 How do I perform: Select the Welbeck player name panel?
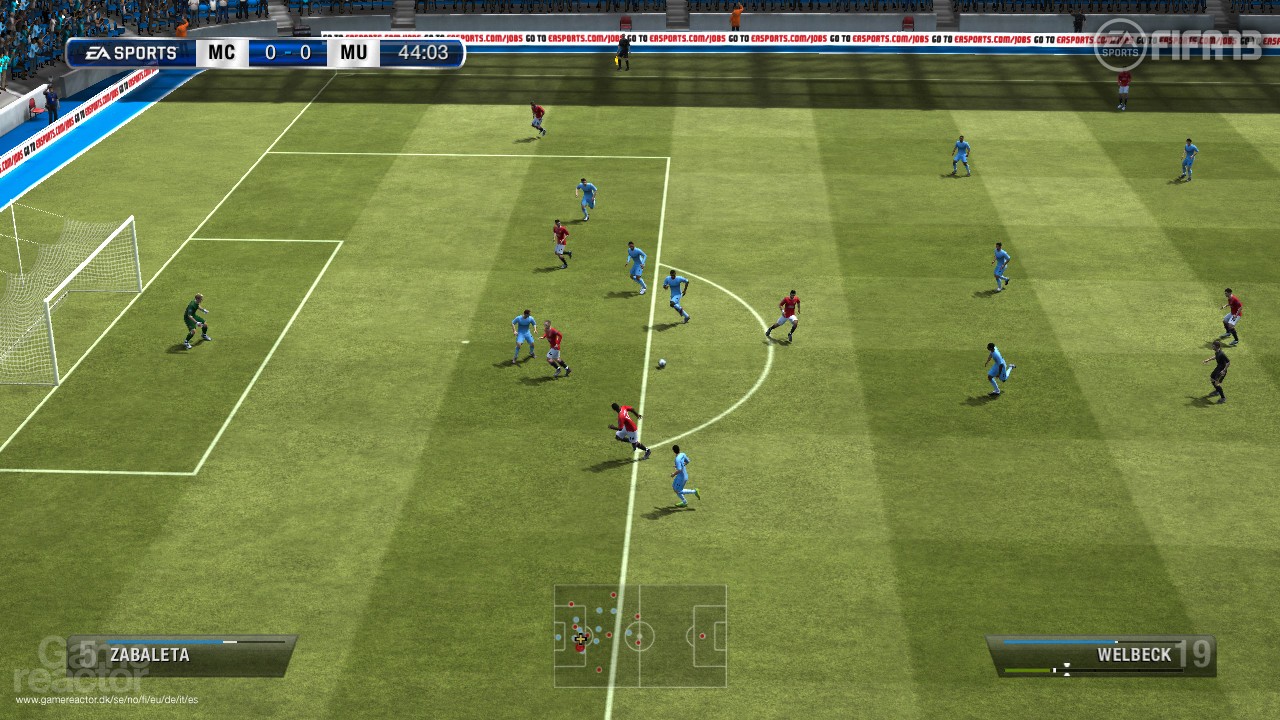click(x=1100, y=656)
